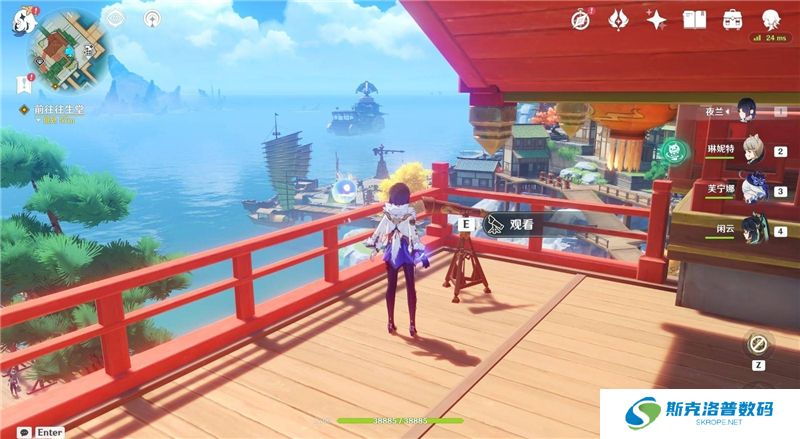
Task: Open the winged battle pass icon
Action: tap(619, 19)
